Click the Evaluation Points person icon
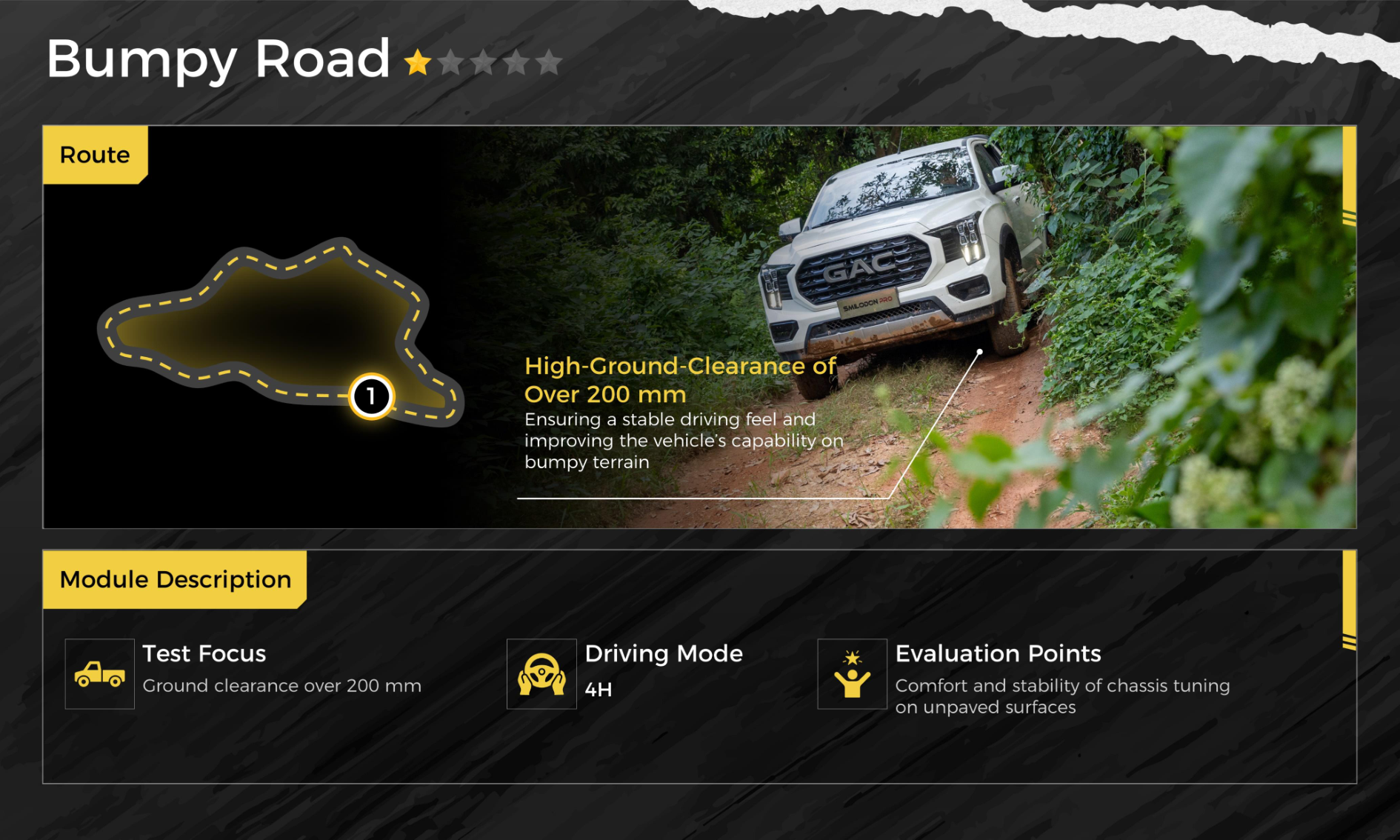Viewport: 1400px width, 840px height. point(852,674)
